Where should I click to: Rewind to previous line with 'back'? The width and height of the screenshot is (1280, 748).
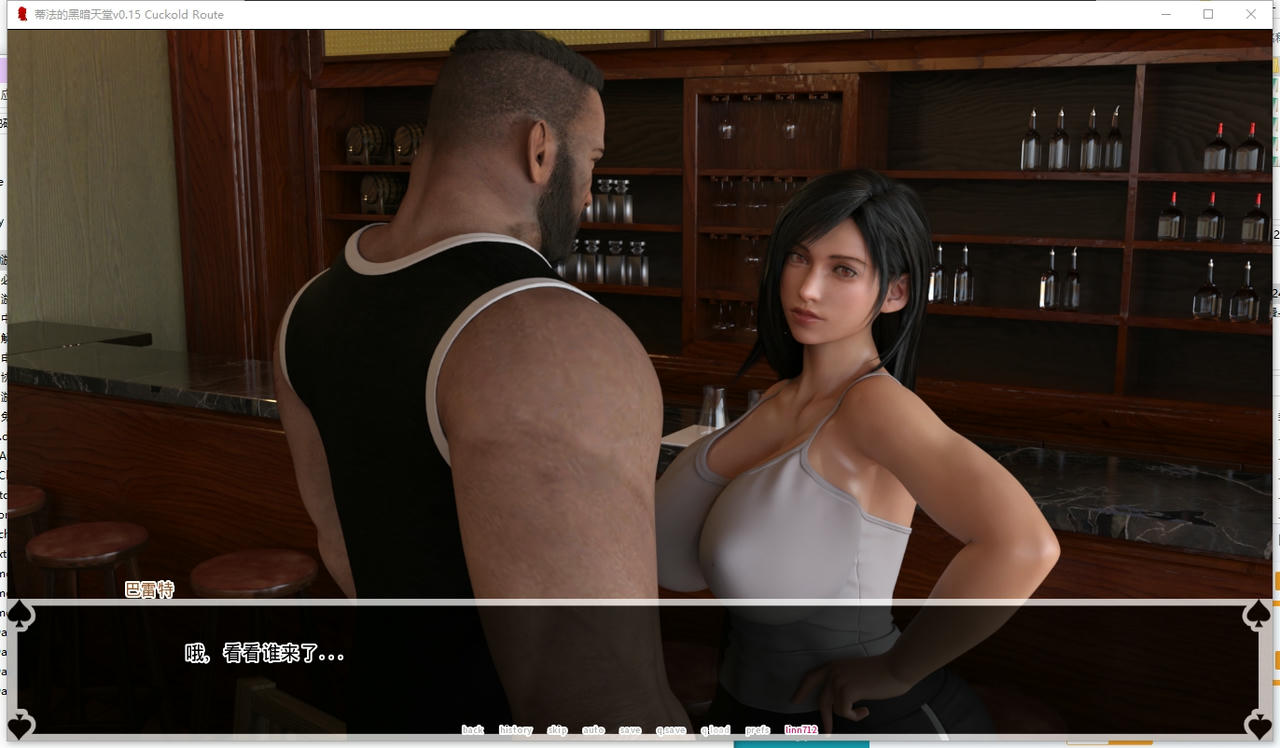click(472, 730)
